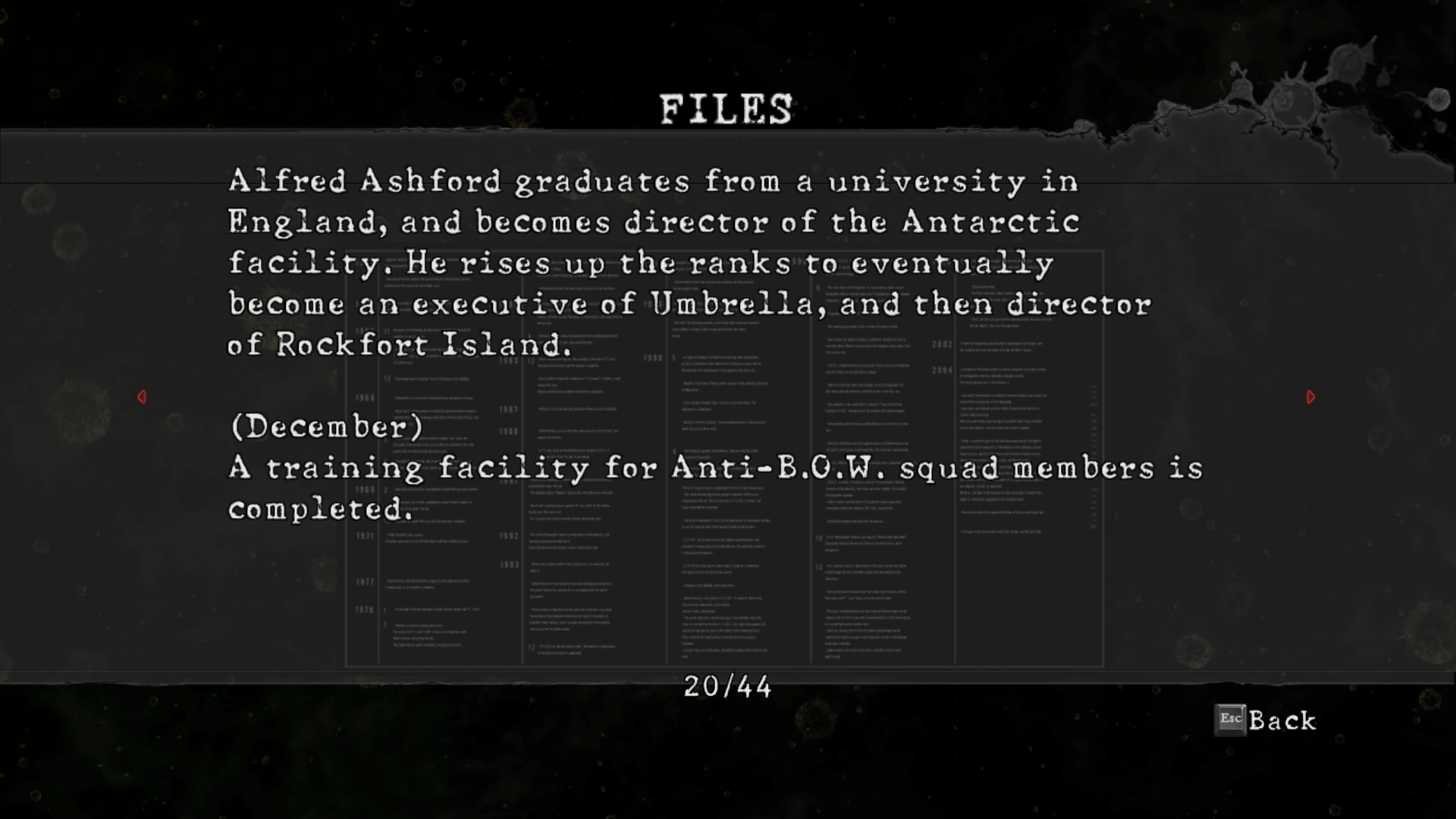Advance to the next file page with the right red arrow
This screenshot has width=1456, height=819.
pos(1310,397)
